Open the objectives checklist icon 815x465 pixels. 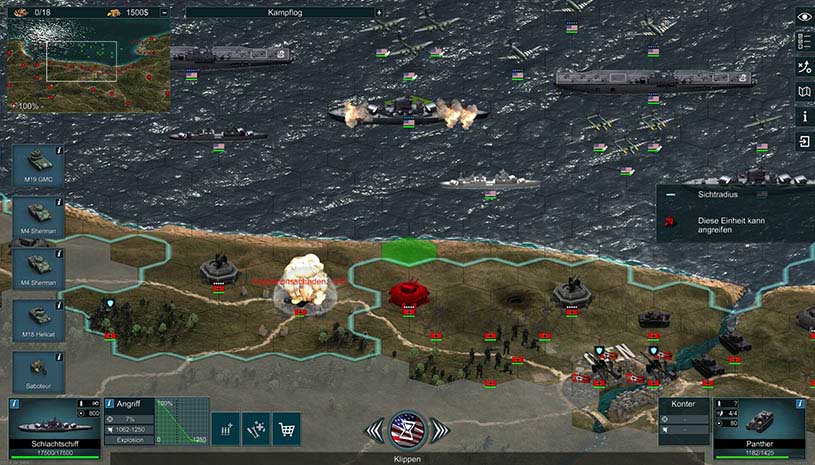coord(803,42)
